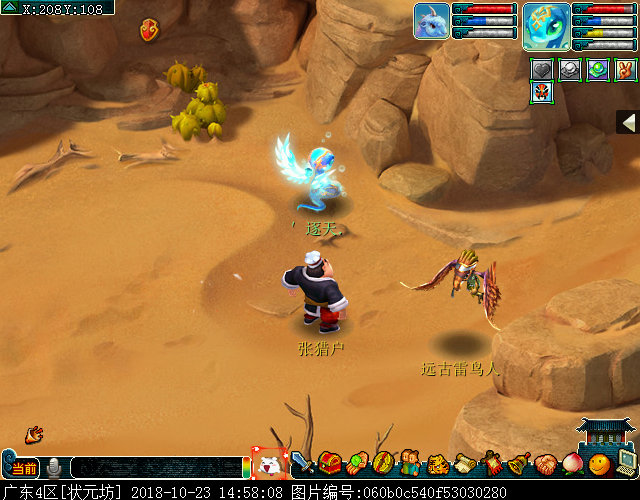Screen dimensions: 640x500
Task: Open the pet dragon portrait
Action: [x=431, y=21]
